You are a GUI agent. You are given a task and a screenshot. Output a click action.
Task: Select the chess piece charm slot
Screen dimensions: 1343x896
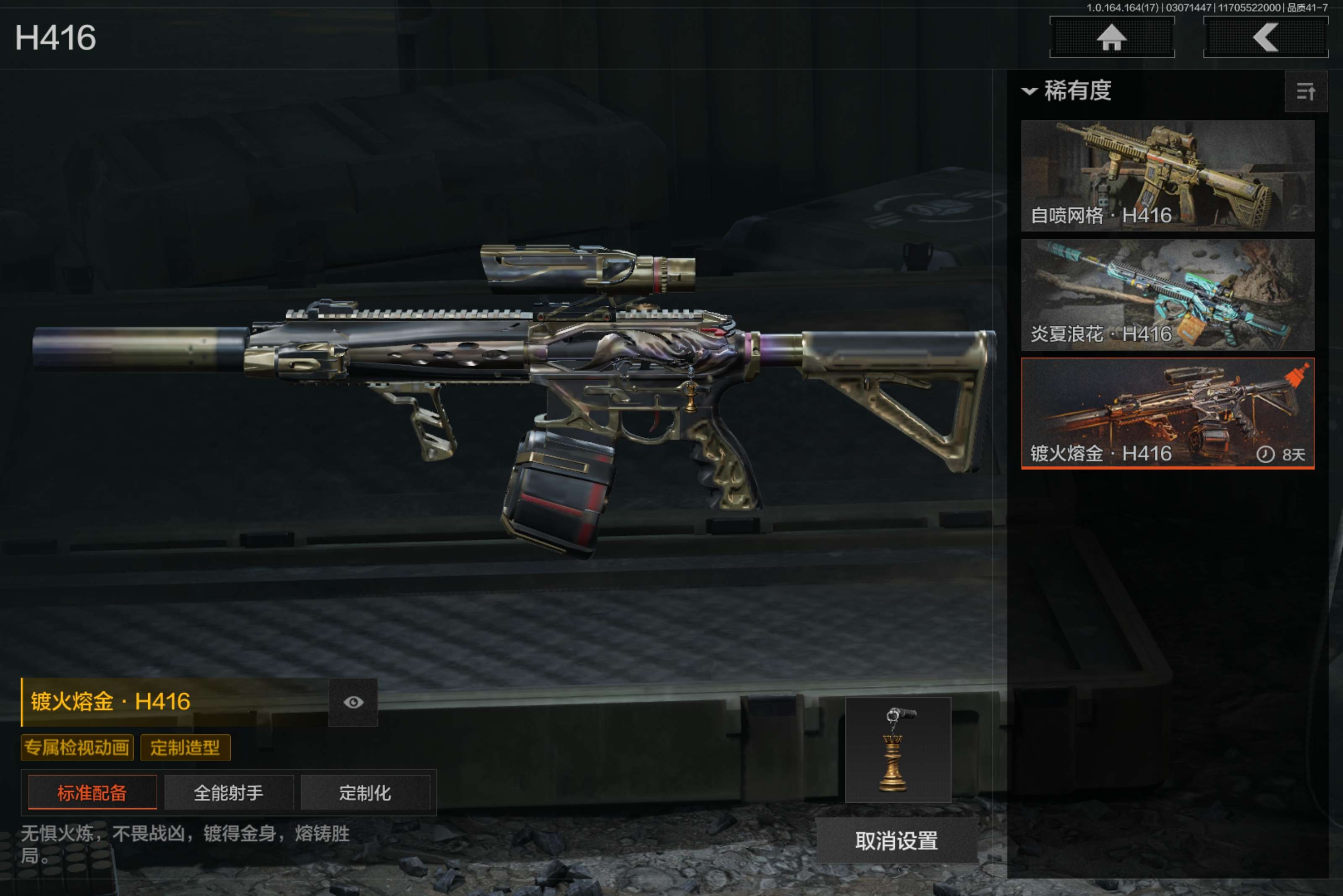point(898,750)
